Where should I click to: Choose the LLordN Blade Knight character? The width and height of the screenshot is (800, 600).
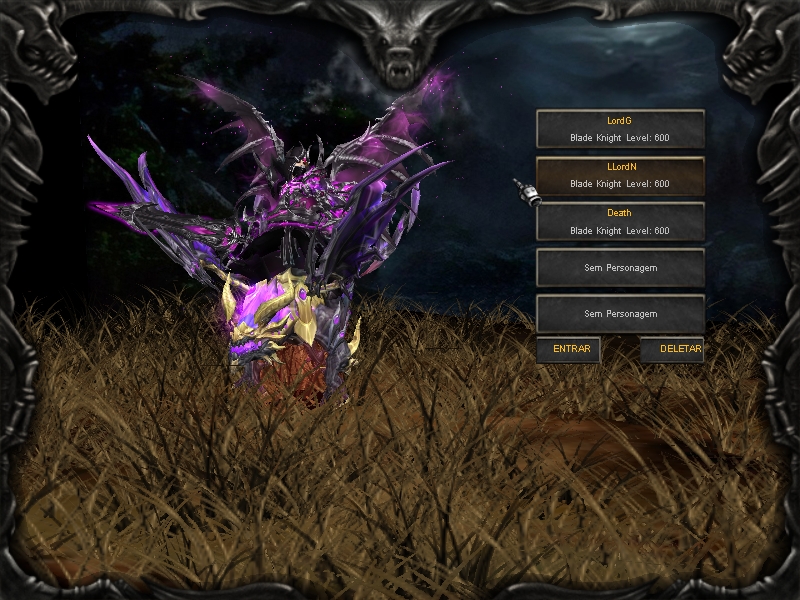click(620, 176)
